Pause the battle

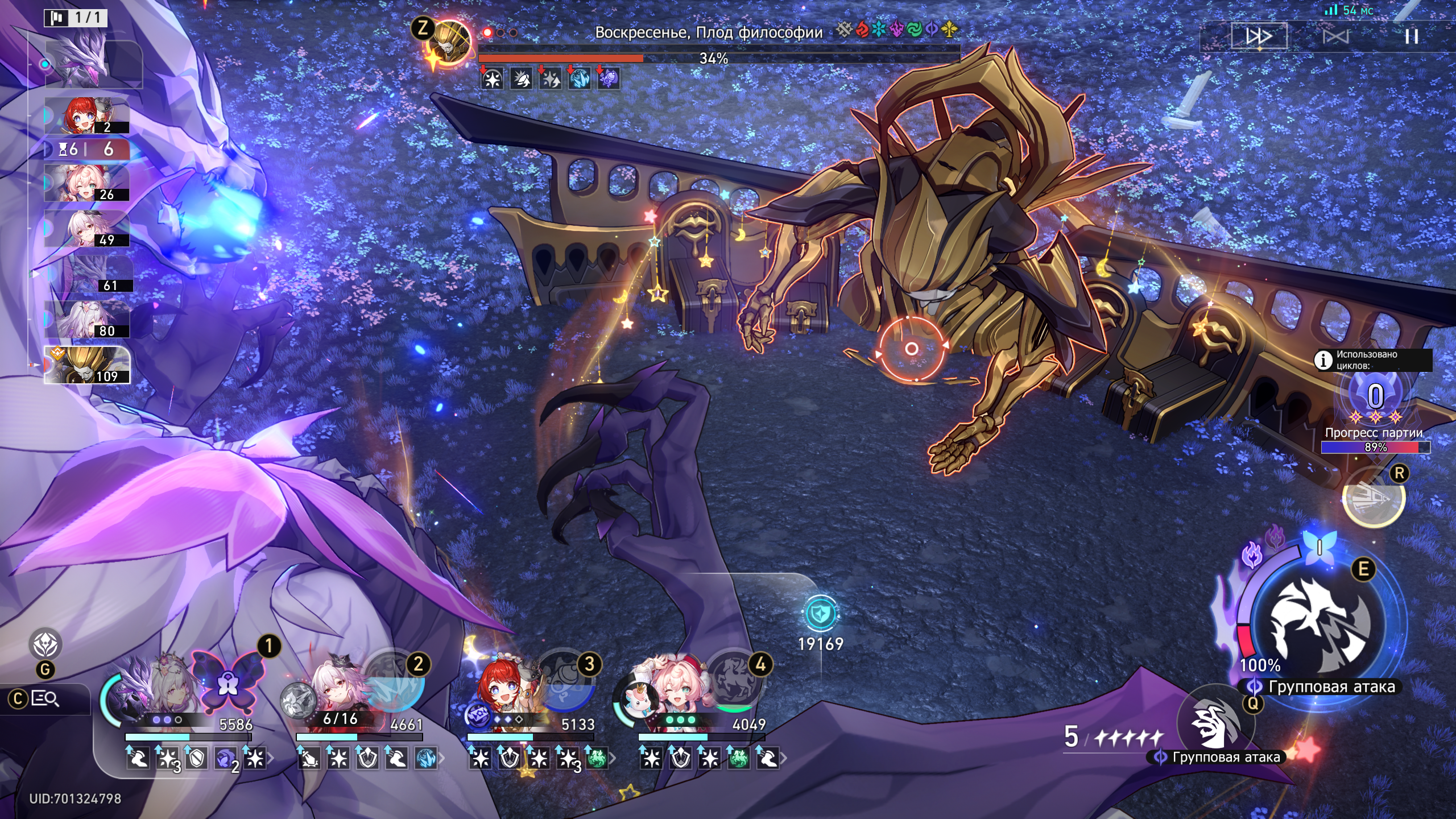coord(1411,37)
